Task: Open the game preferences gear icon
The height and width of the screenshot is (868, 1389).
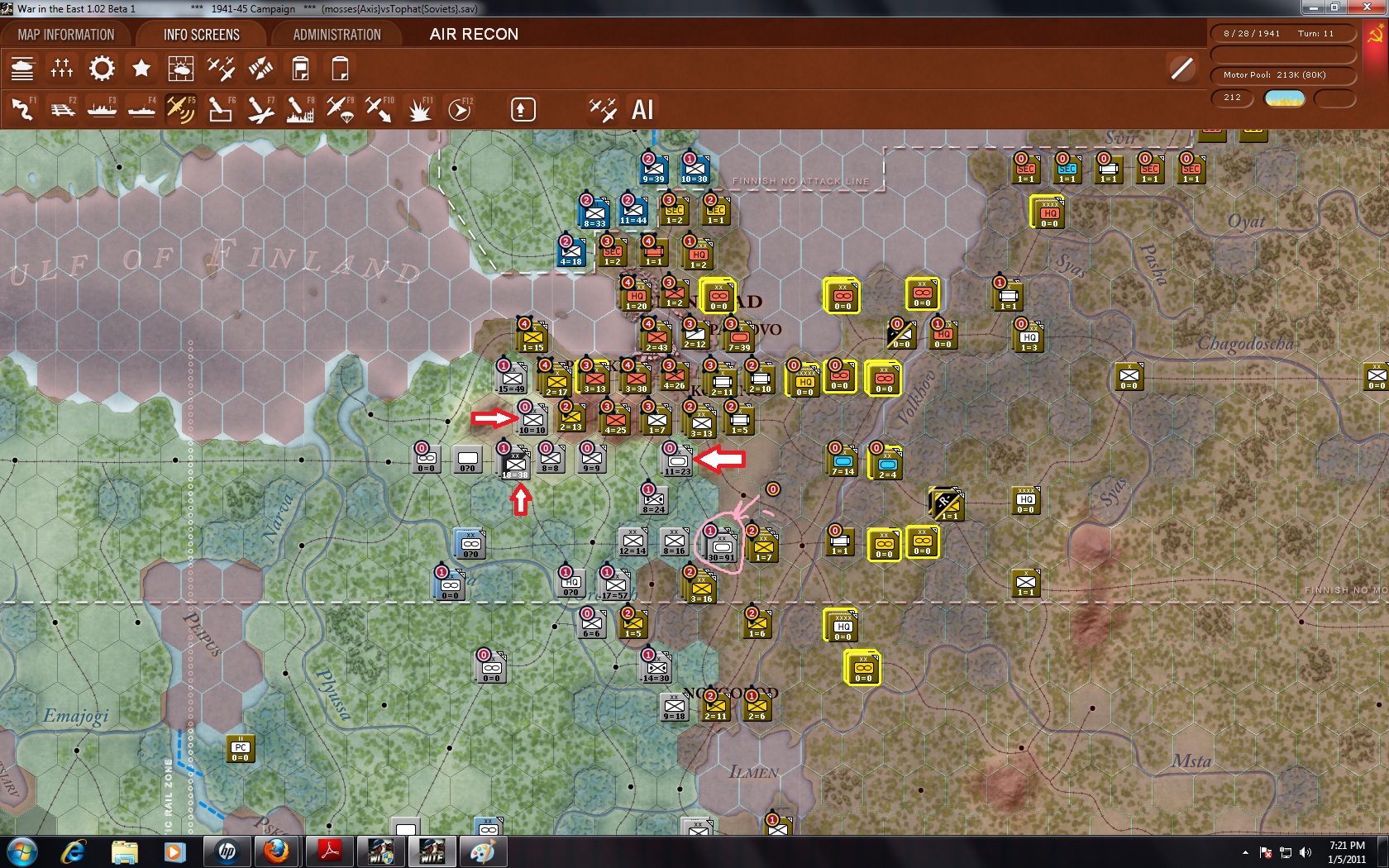Action: (101, 69)
